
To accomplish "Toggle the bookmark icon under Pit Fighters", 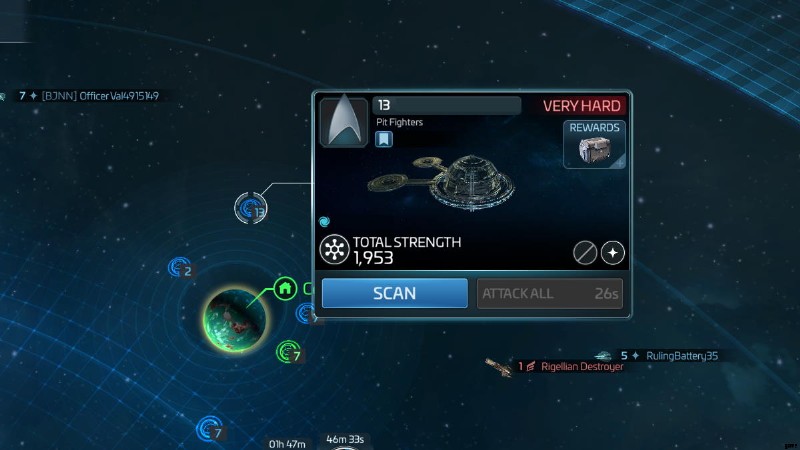I will point(384,140).
